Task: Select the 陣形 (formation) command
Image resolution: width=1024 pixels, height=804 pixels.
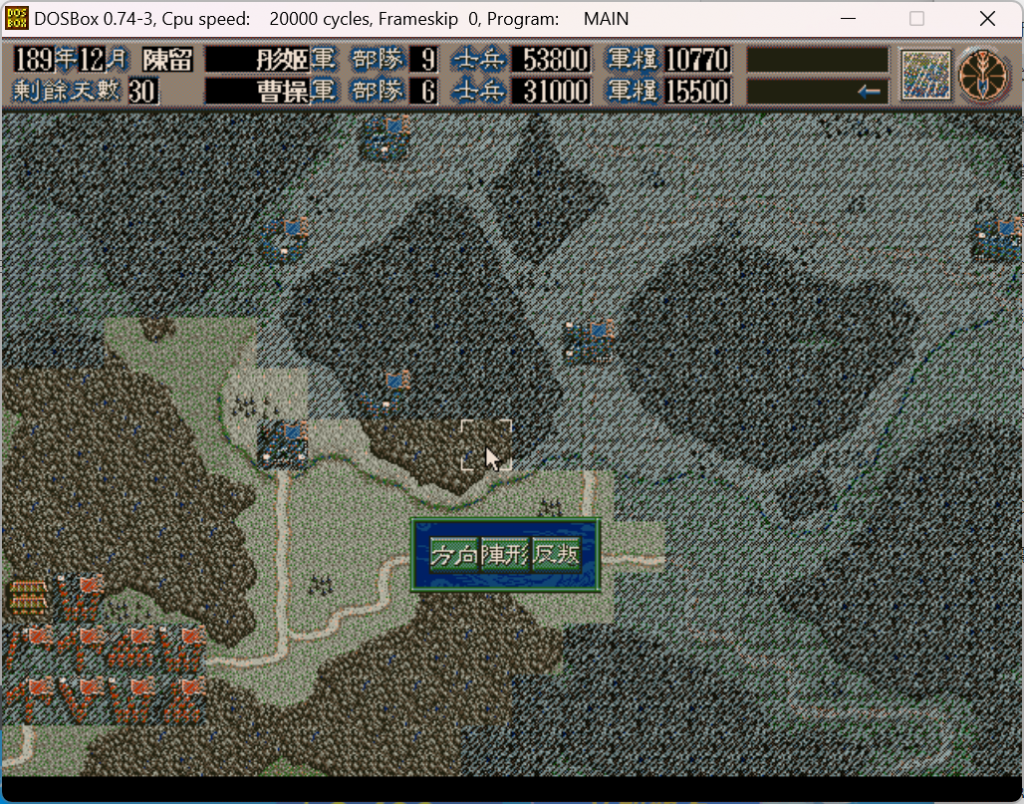Action: pos(505,555)
